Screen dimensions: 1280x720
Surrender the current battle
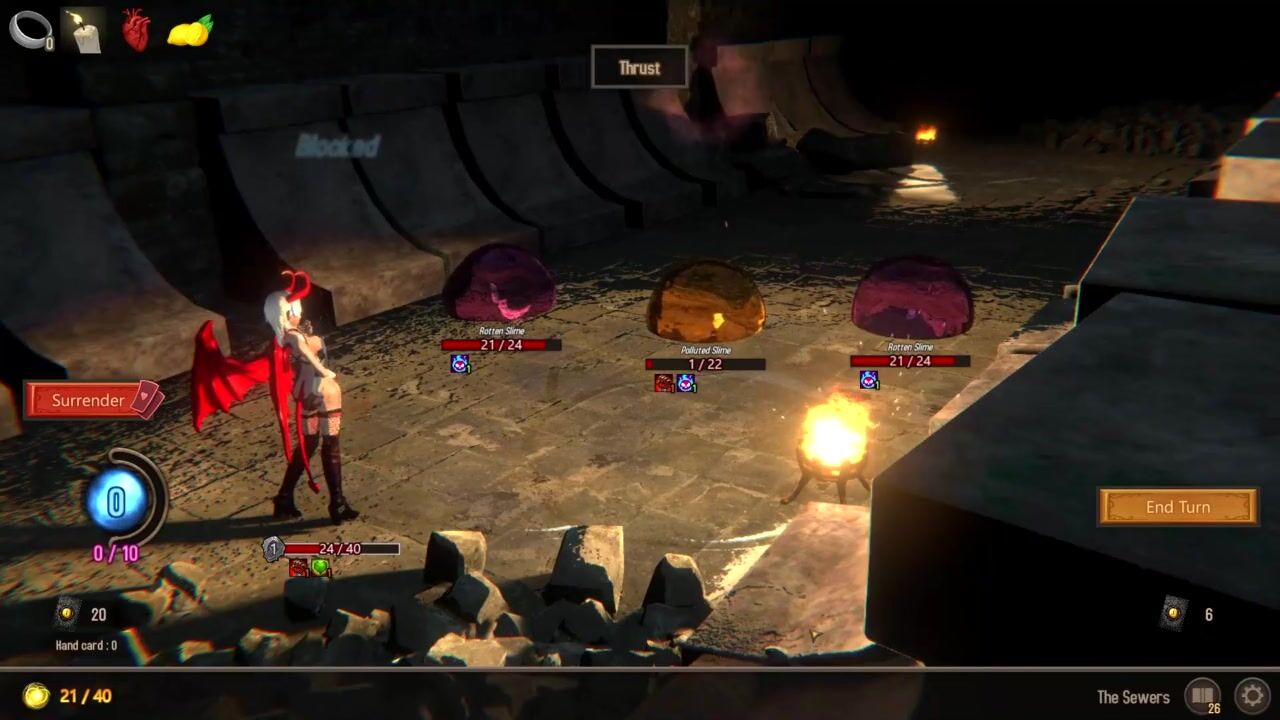pos(90,400)
